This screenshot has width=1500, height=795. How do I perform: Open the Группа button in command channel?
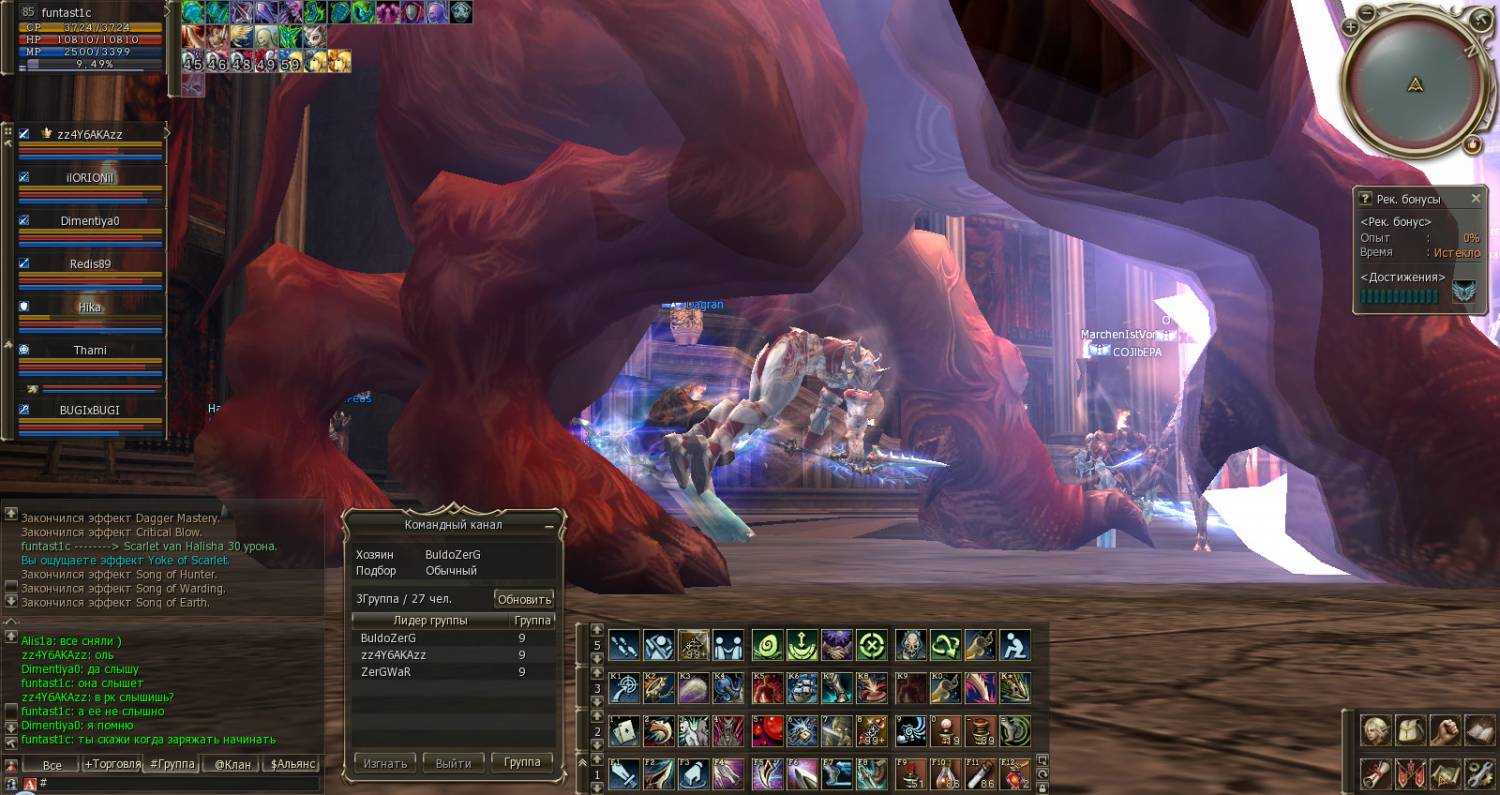522,762
